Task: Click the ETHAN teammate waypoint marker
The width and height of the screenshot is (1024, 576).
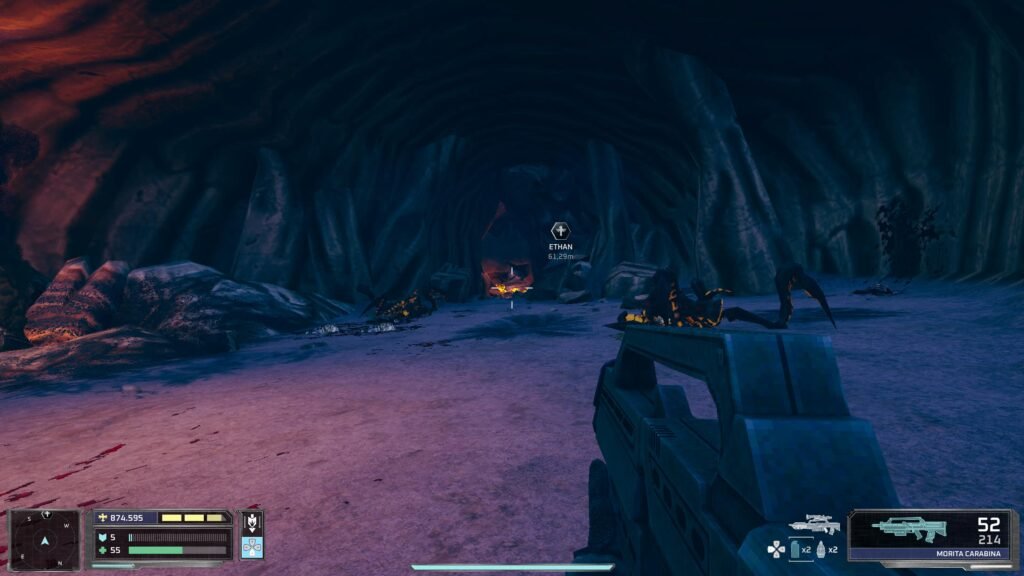Action: pos(560,231)
